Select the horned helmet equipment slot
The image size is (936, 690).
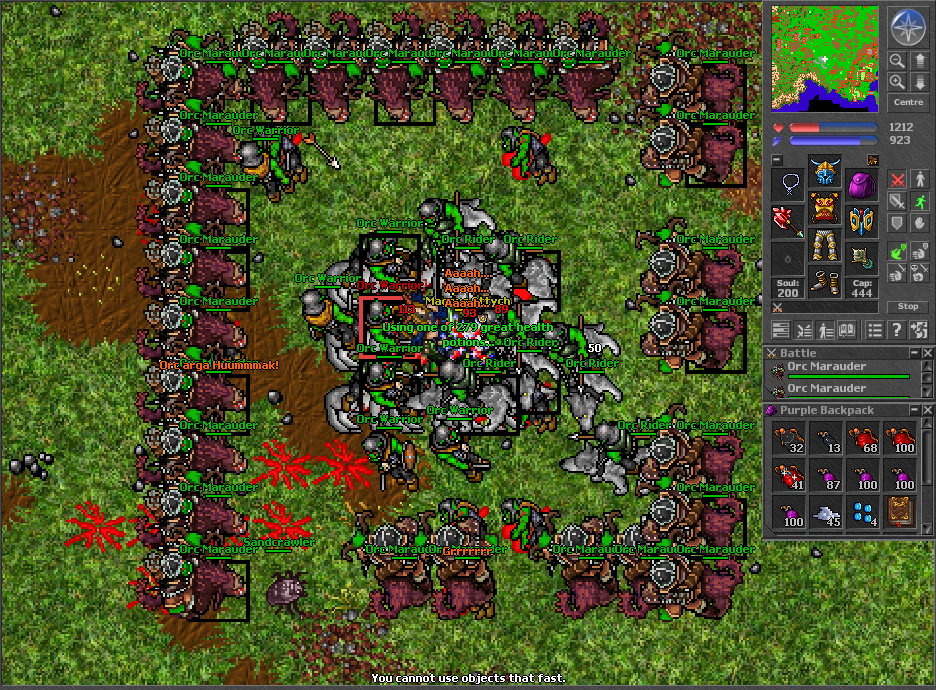[825, 173]
